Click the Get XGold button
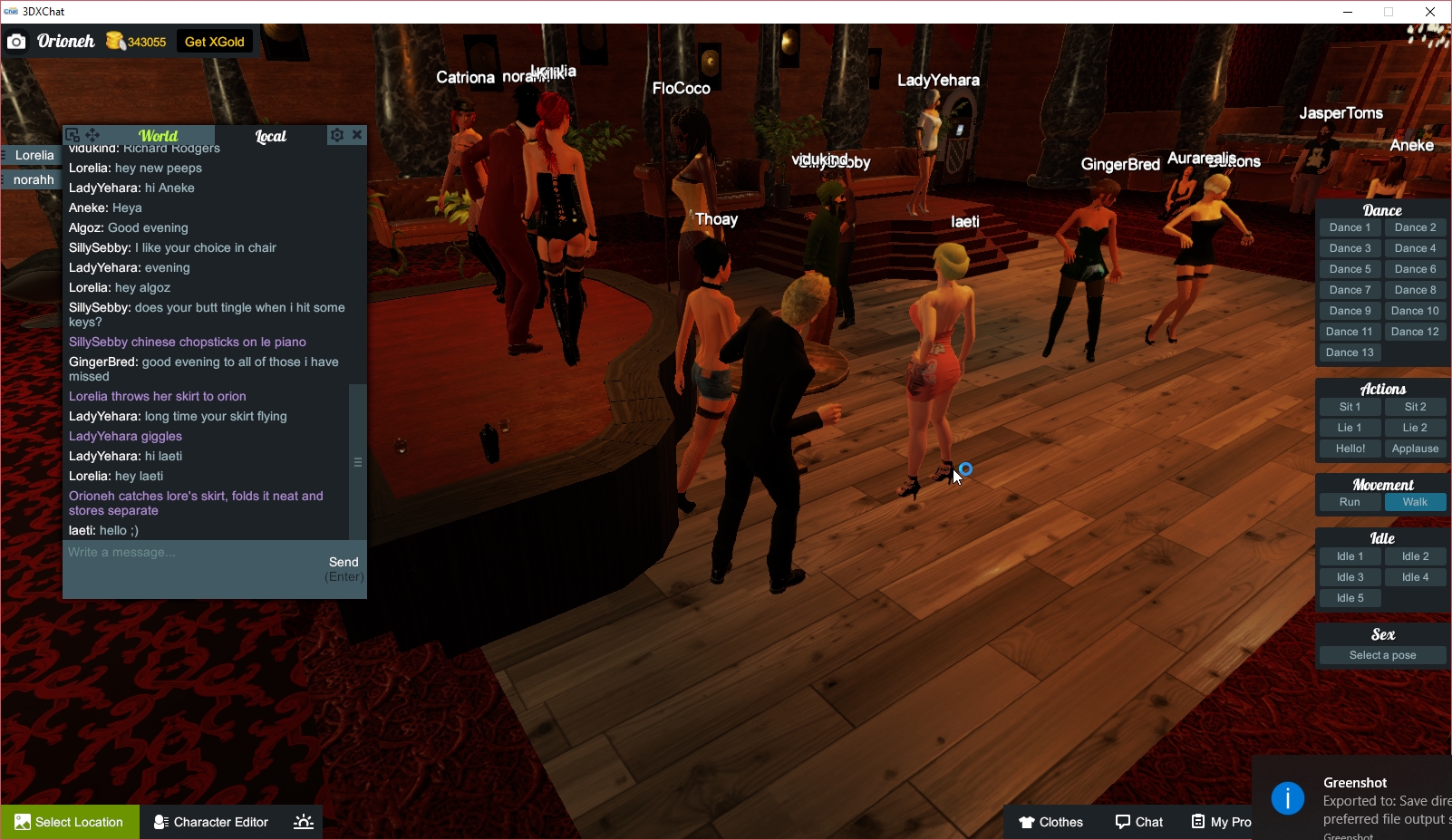This screenshot has width=1452, height=840. coord(213,41)
